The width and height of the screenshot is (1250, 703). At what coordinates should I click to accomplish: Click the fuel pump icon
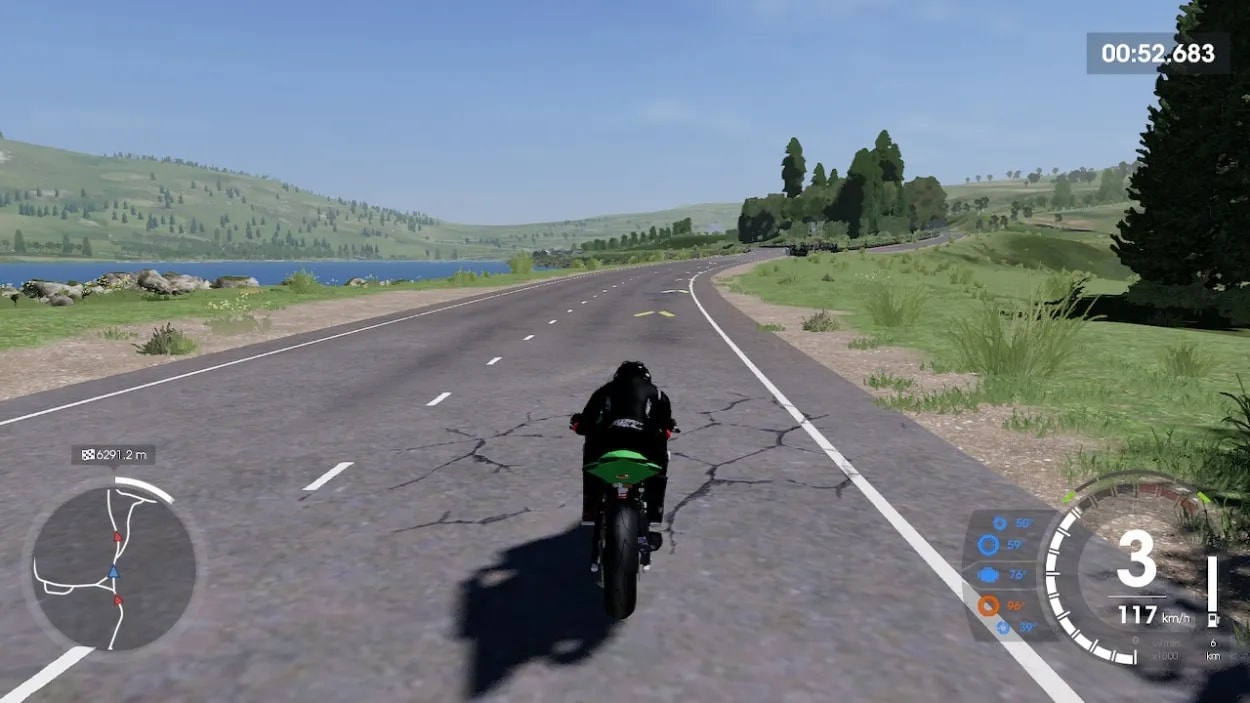click(1212, 620)
